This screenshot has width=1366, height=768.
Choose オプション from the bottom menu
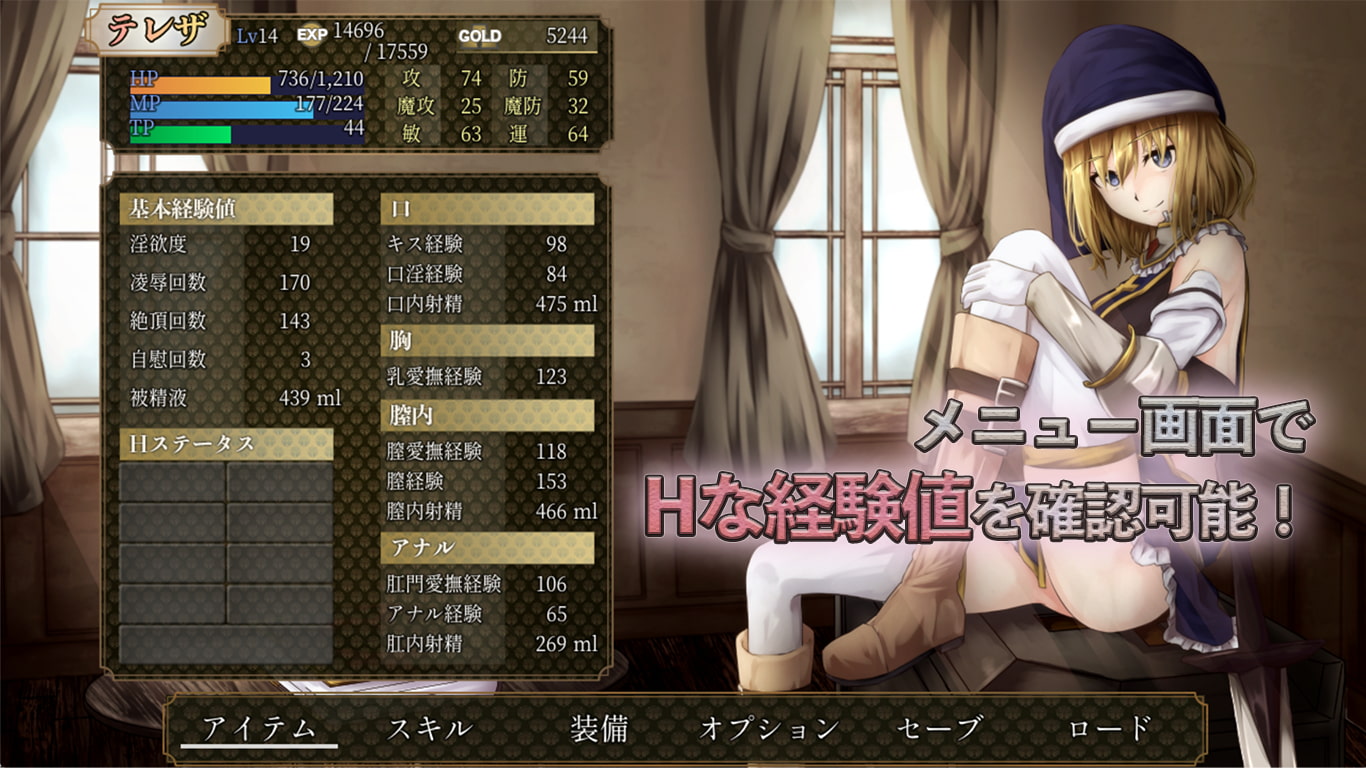point(768,728)
